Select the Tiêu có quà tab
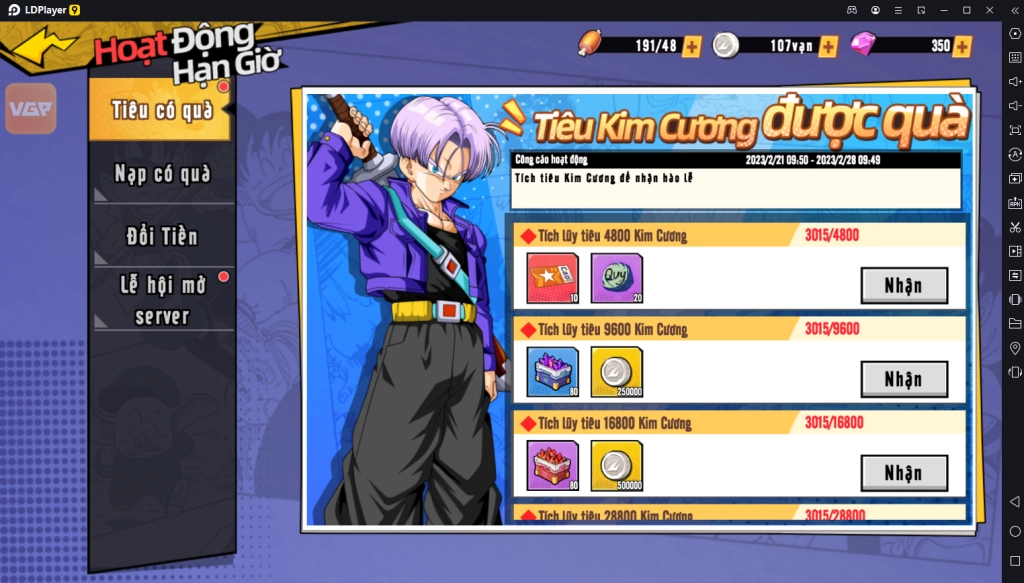The image size is (1024, 583). coord(161,110)
